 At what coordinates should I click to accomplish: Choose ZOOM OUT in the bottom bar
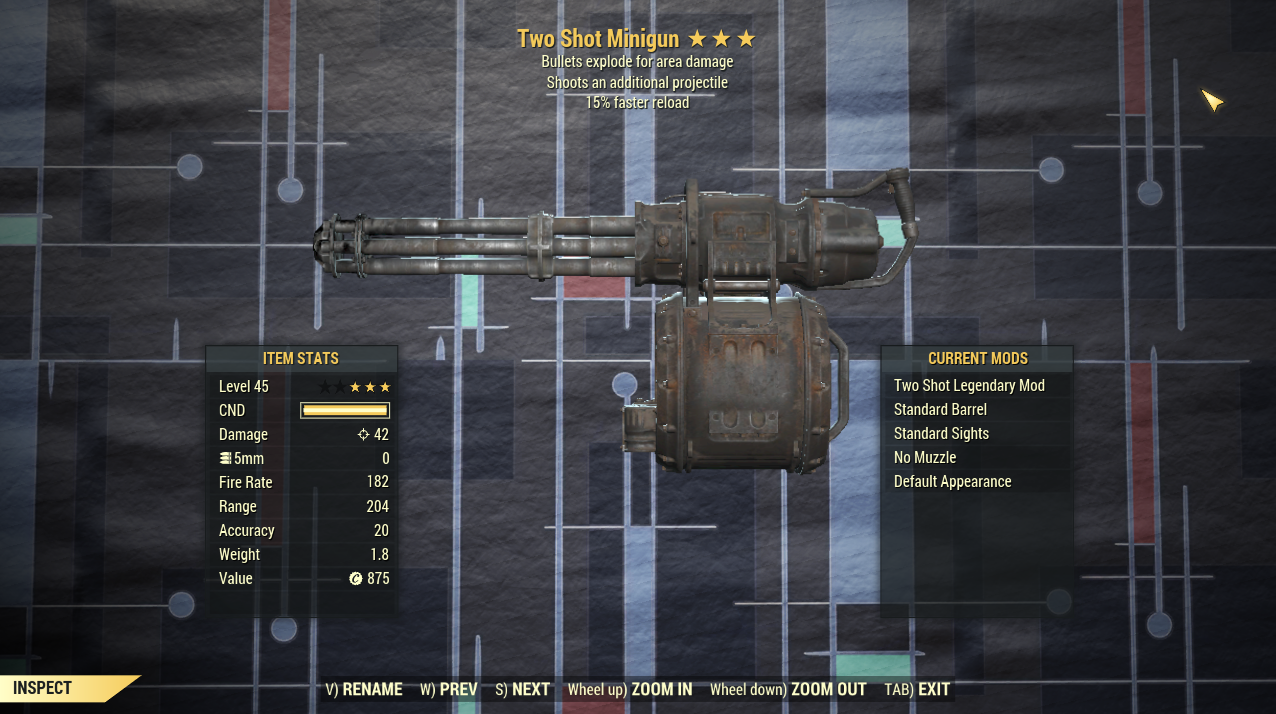788,689
